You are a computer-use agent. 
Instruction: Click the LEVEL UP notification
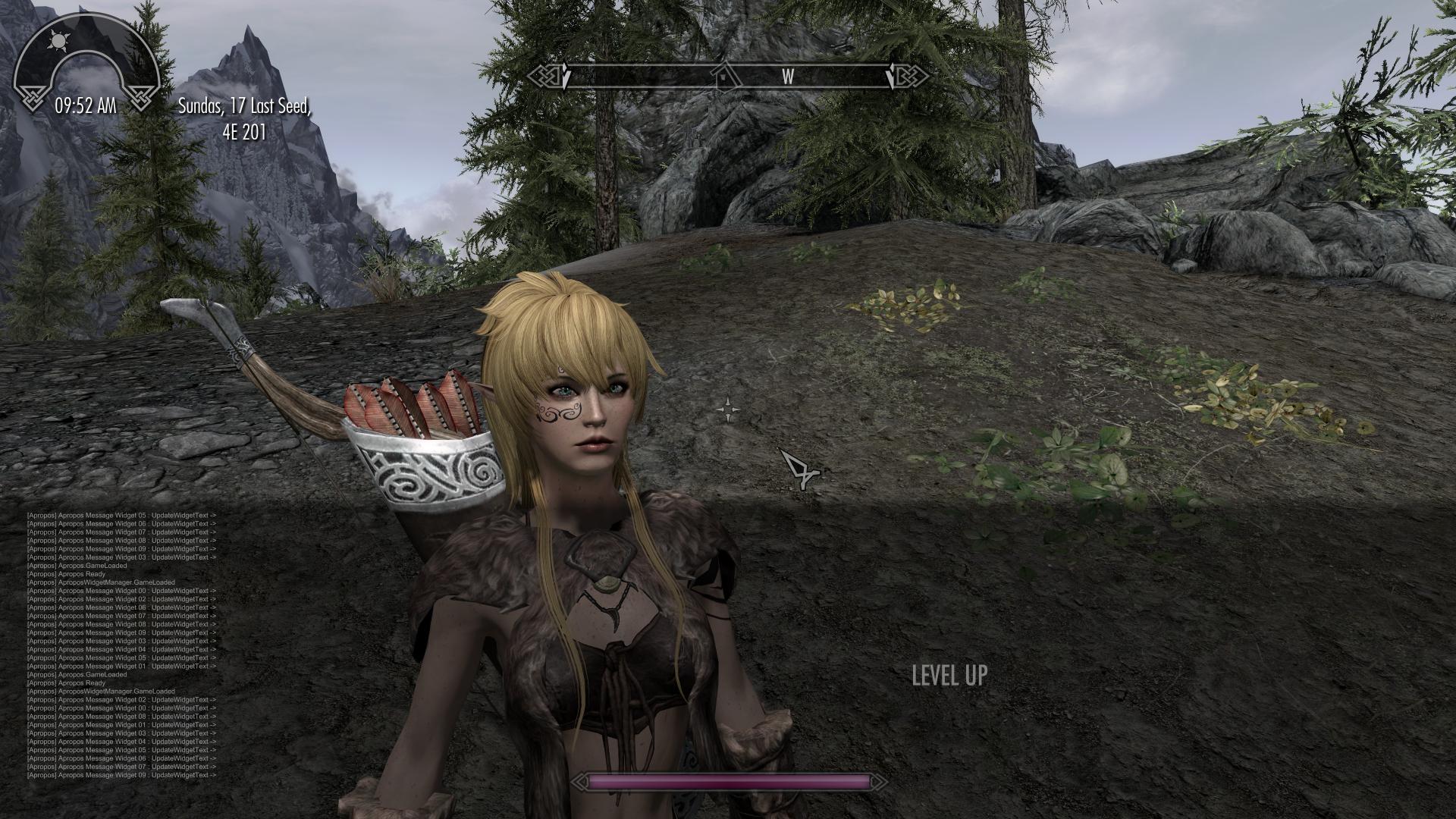coord(949,675)
